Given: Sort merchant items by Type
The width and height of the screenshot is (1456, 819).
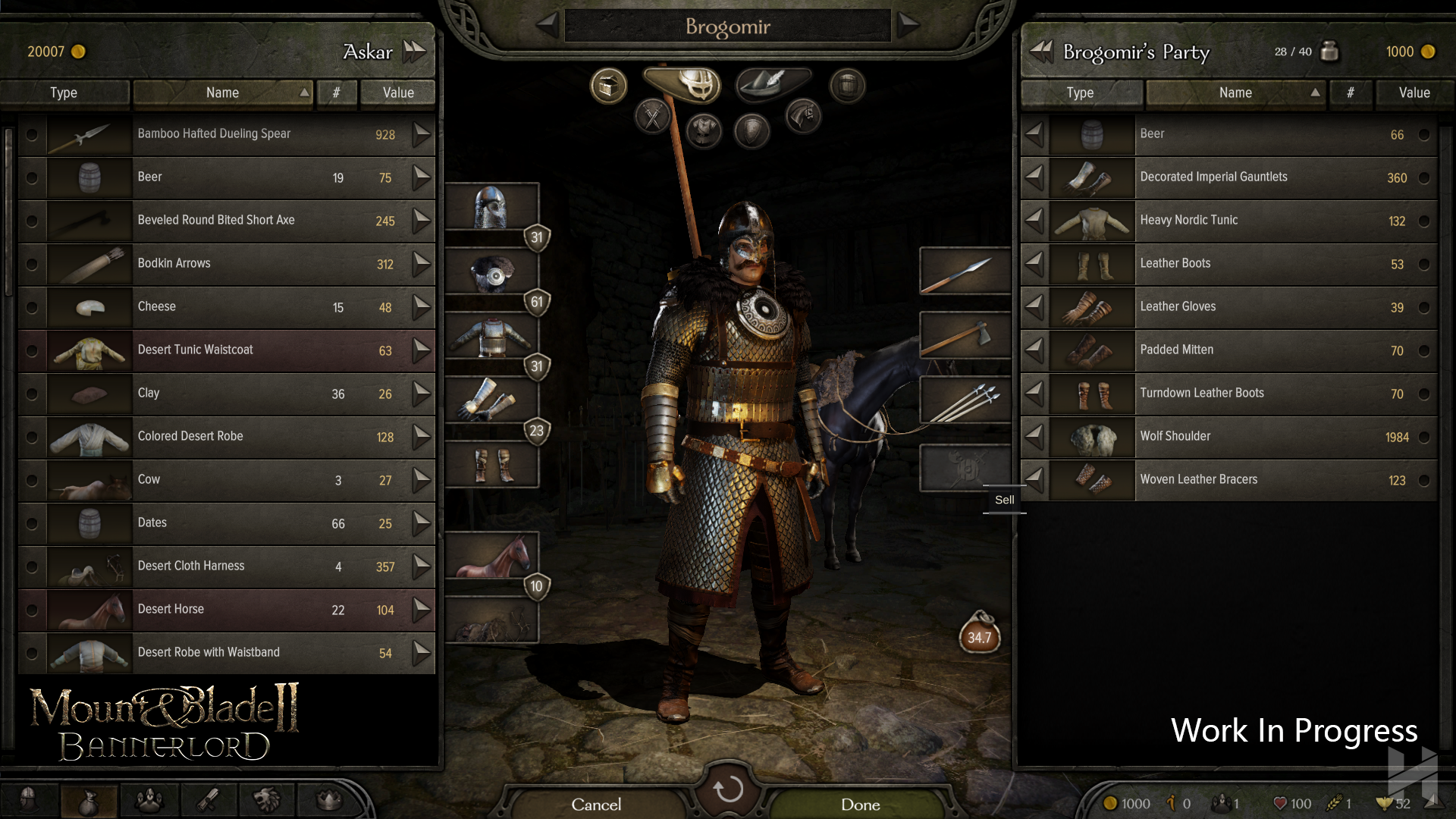Looking at the screenshot, I should [x=64, y=93].
